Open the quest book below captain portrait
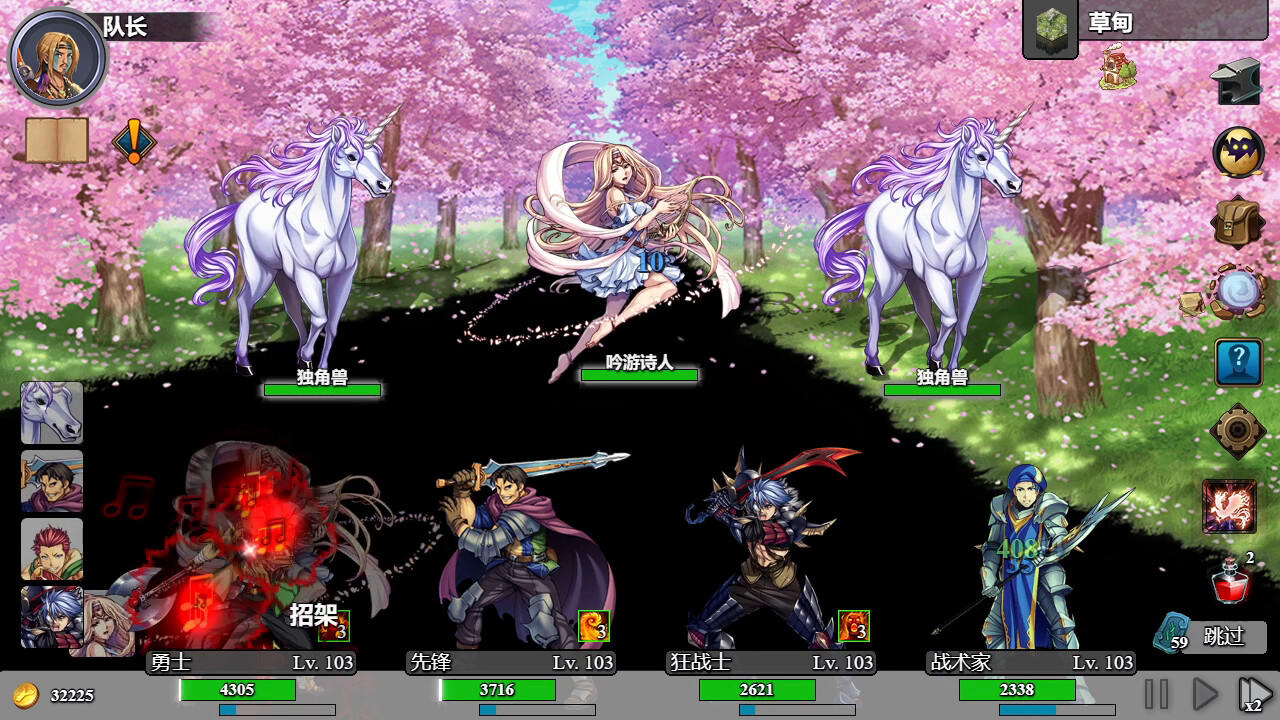The image size is (1280, 720). pyautogui.click(x=55, y=140)
